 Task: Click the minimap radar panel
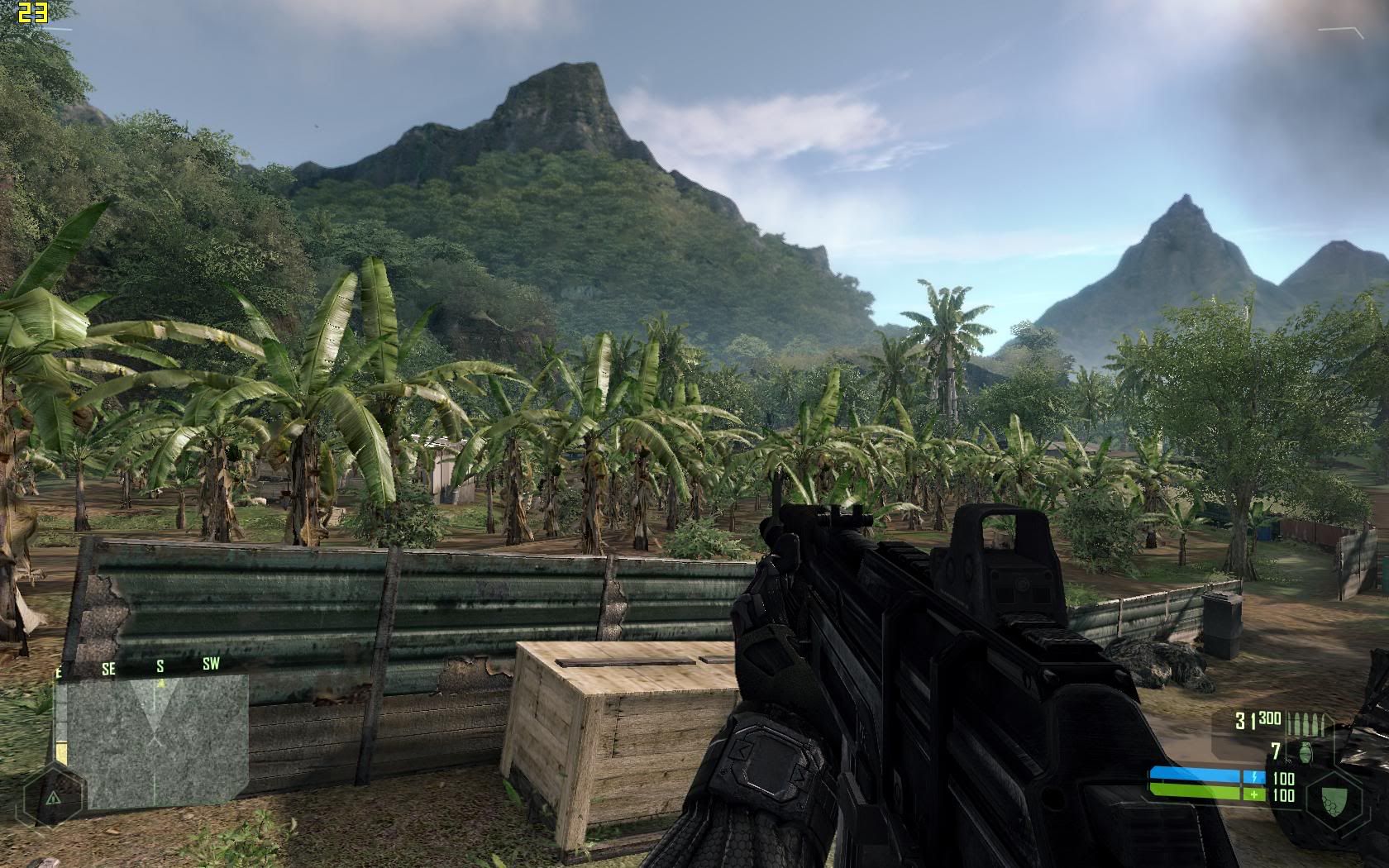tap(157, 741)
